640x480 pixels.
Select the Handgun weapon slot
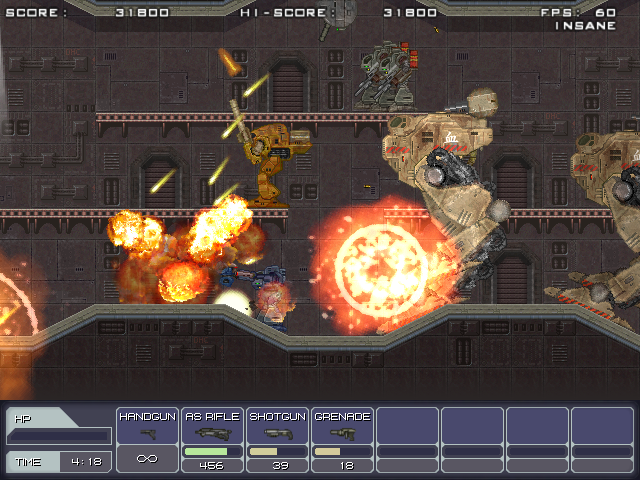[148, 438]
